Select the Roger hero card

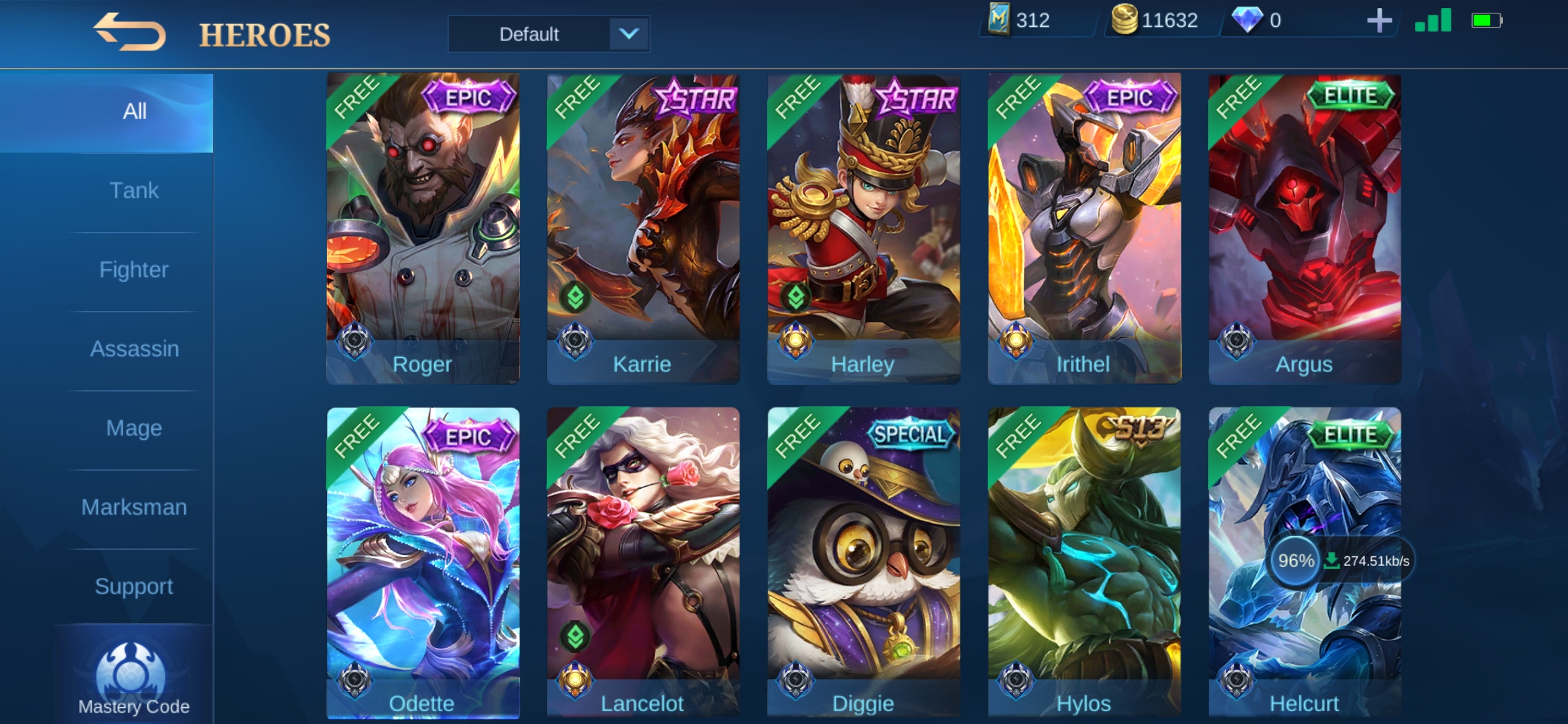pos(423,228)
